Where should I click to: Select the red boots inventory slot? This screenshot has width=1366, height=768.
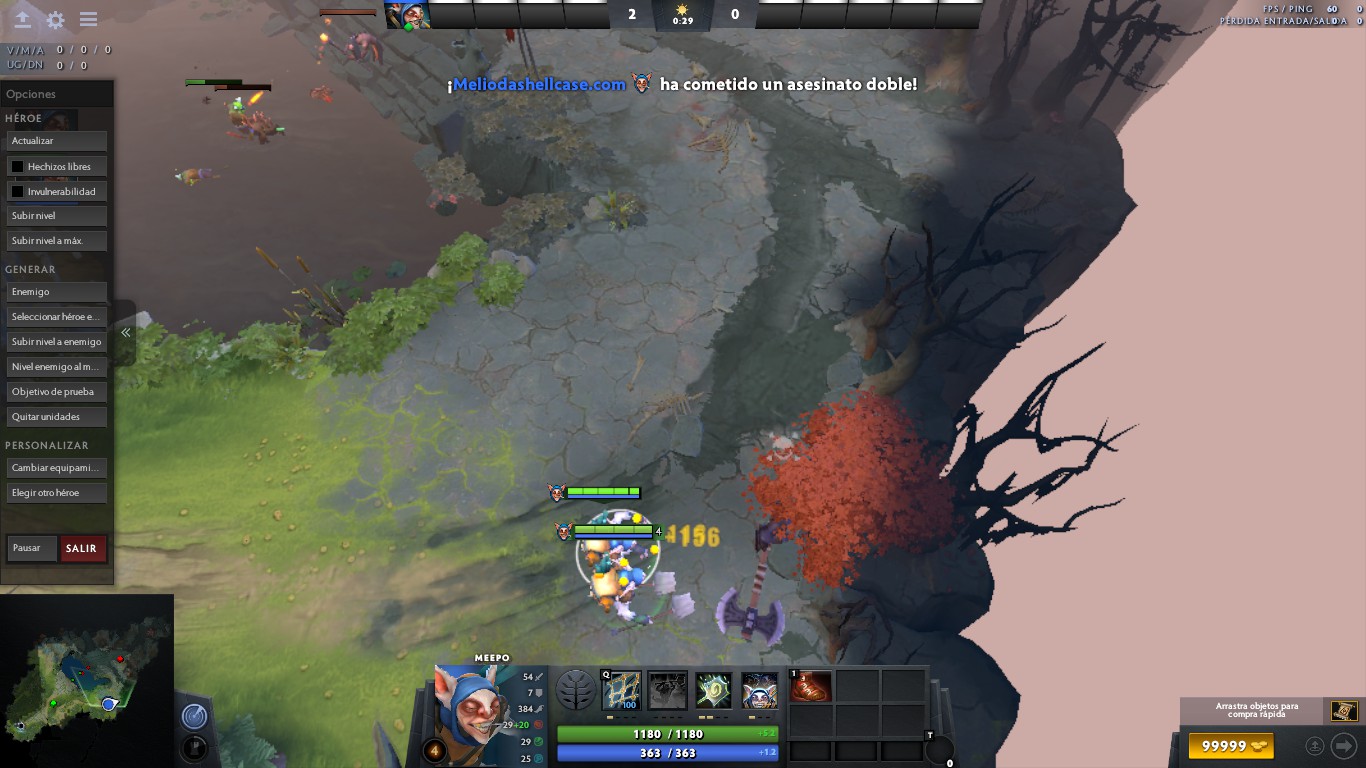(811, 686)
